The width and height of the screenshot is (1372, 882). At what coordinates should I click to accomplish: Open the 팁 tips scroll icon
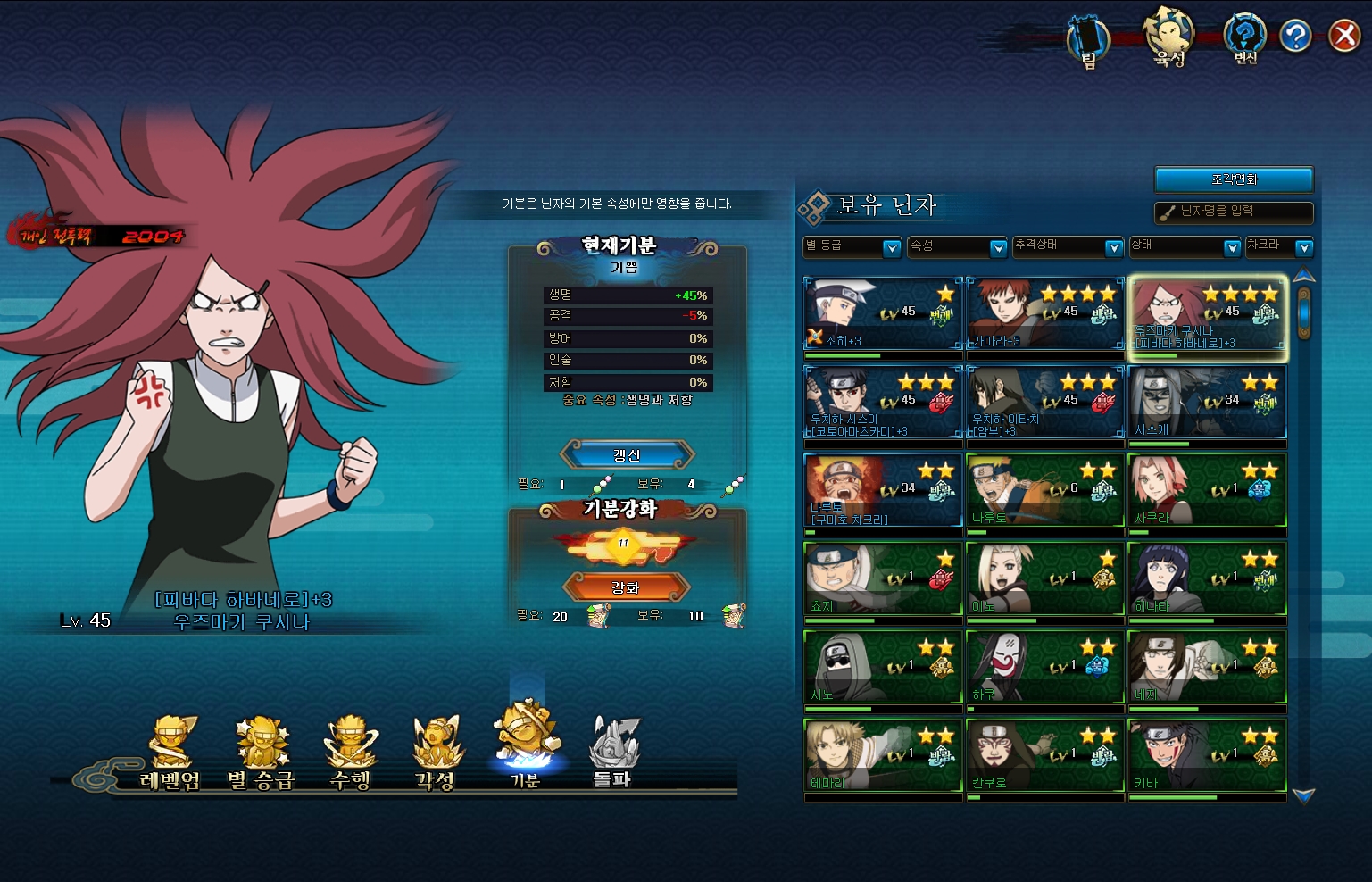point(1088,42)
